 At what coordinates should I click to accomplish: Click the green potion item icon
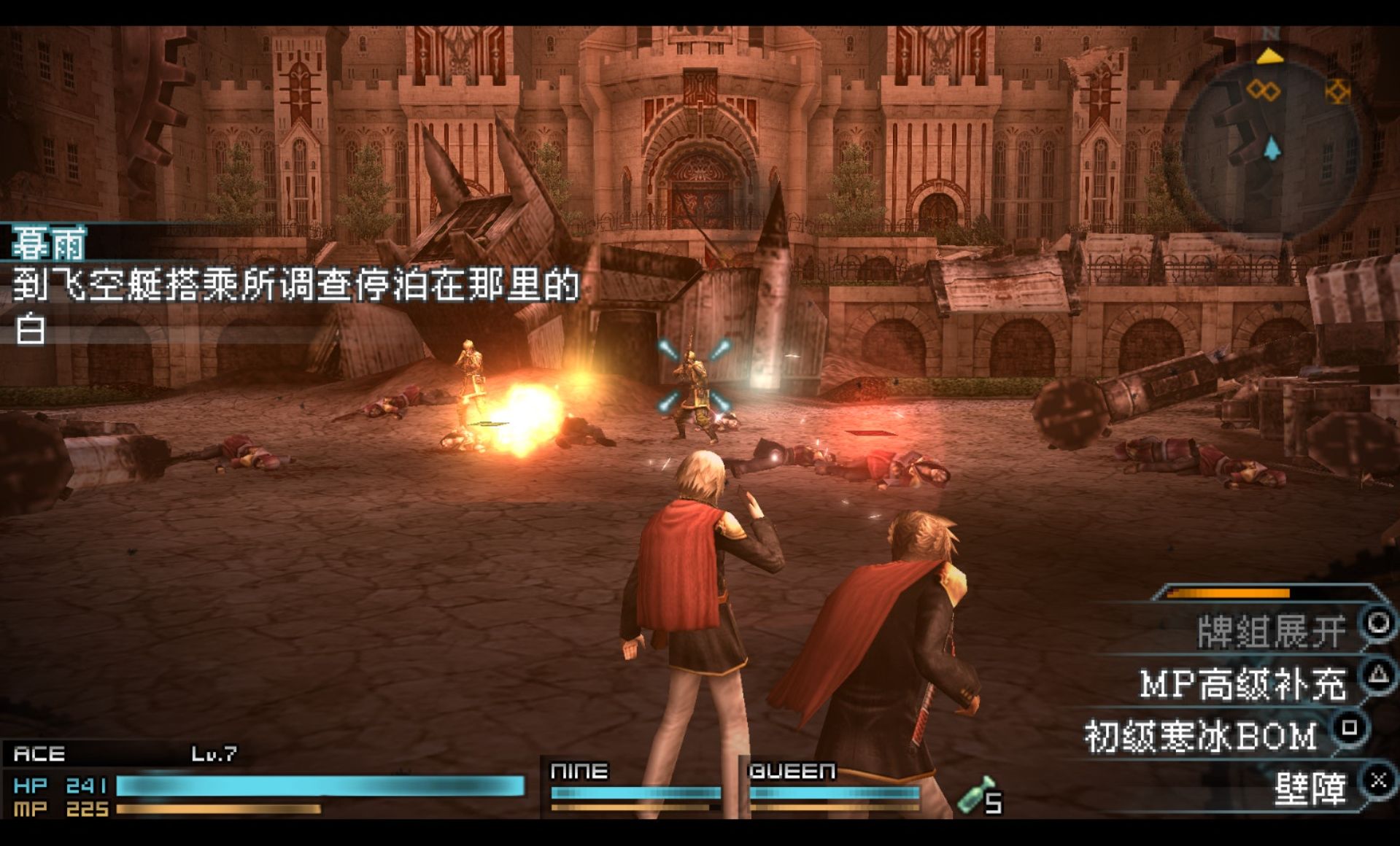click(x=975, y=795)
